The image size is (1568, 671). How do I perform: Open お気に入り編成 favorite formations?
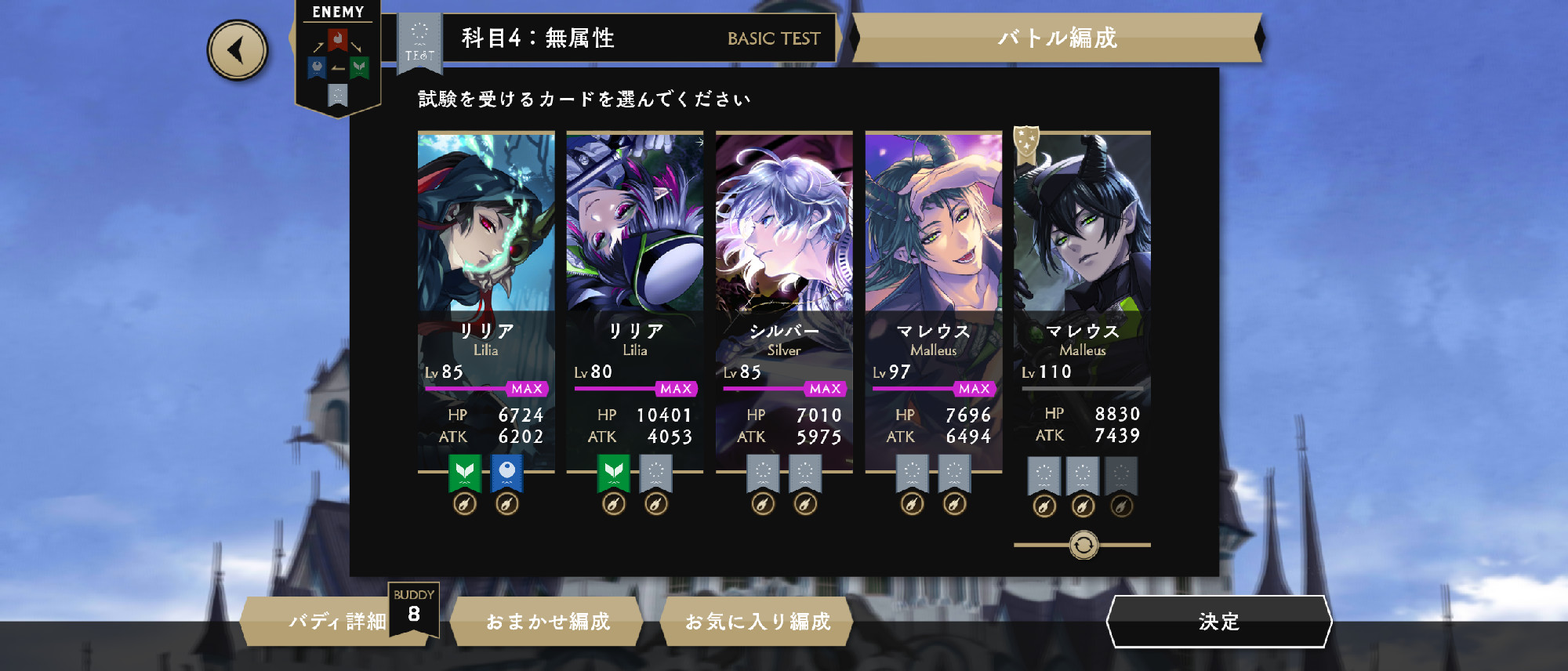[757, 622]
